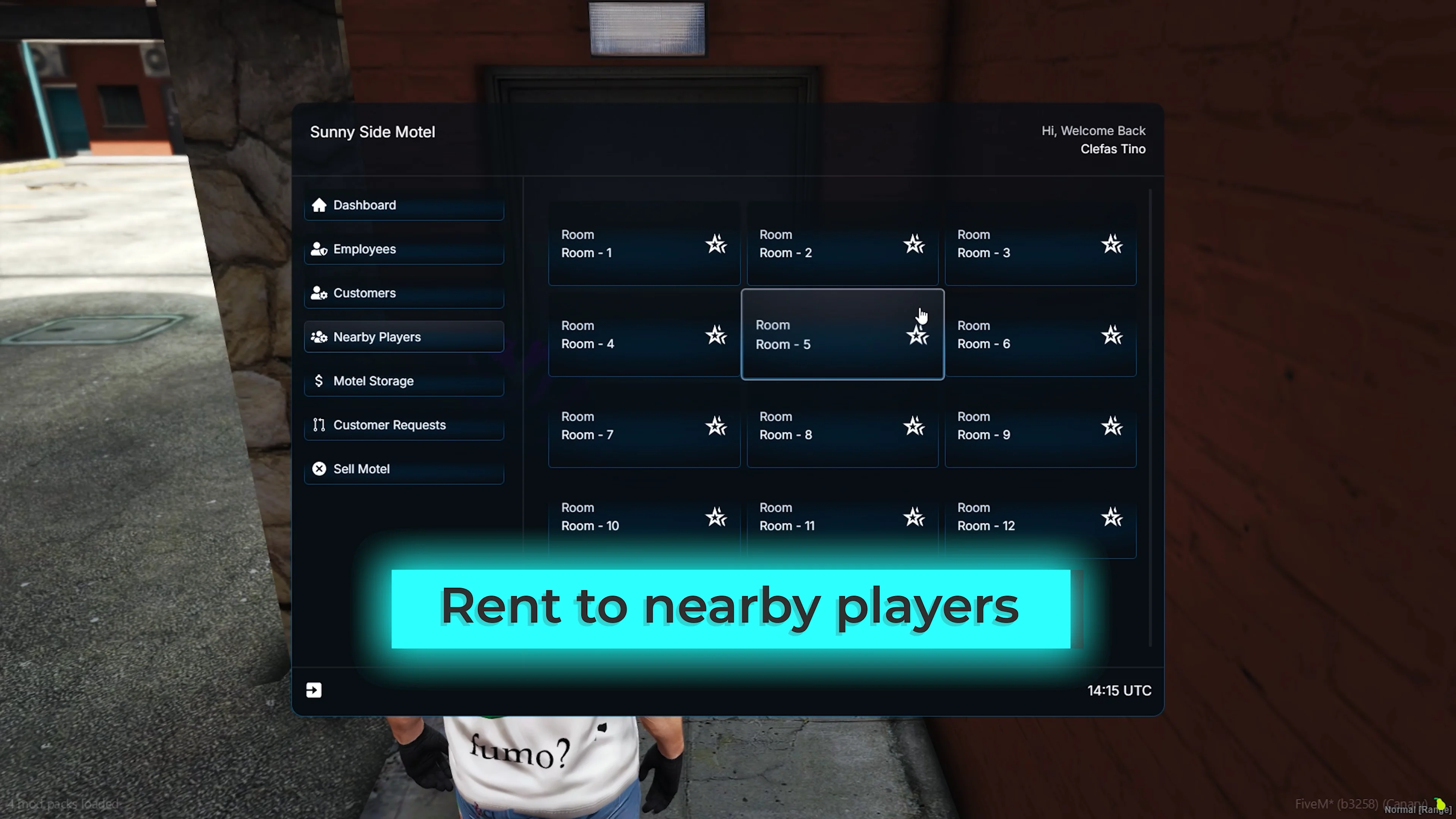View Customer Requests
The height and width of the screenshot is (819, 1456).
pos(403,425)
